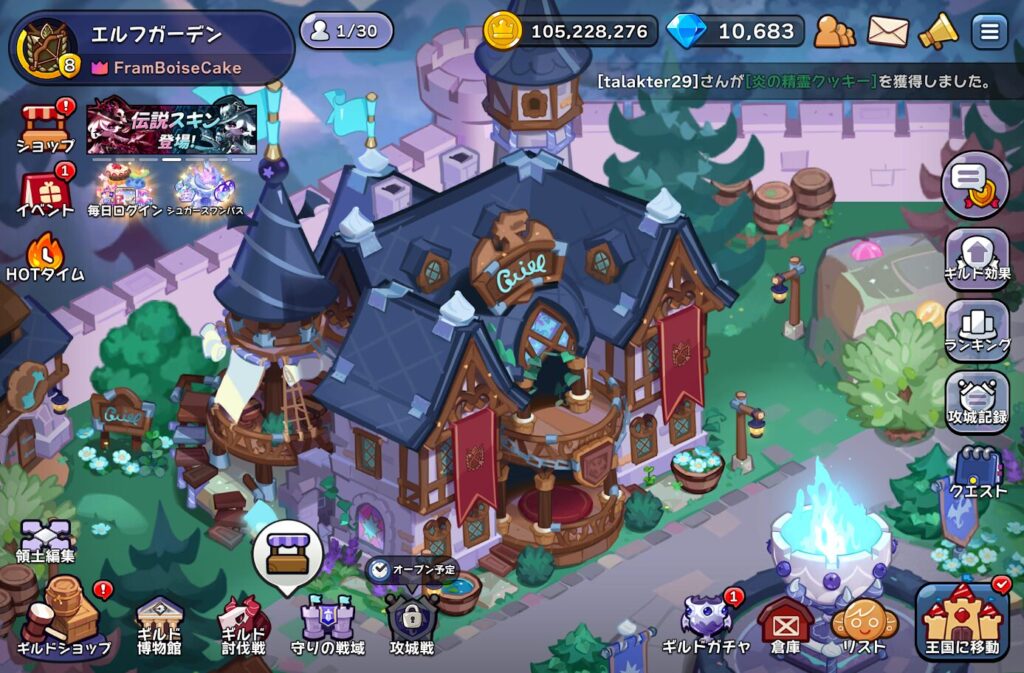
Task: Open the ショップ shop icon
Action: point(45,125)
